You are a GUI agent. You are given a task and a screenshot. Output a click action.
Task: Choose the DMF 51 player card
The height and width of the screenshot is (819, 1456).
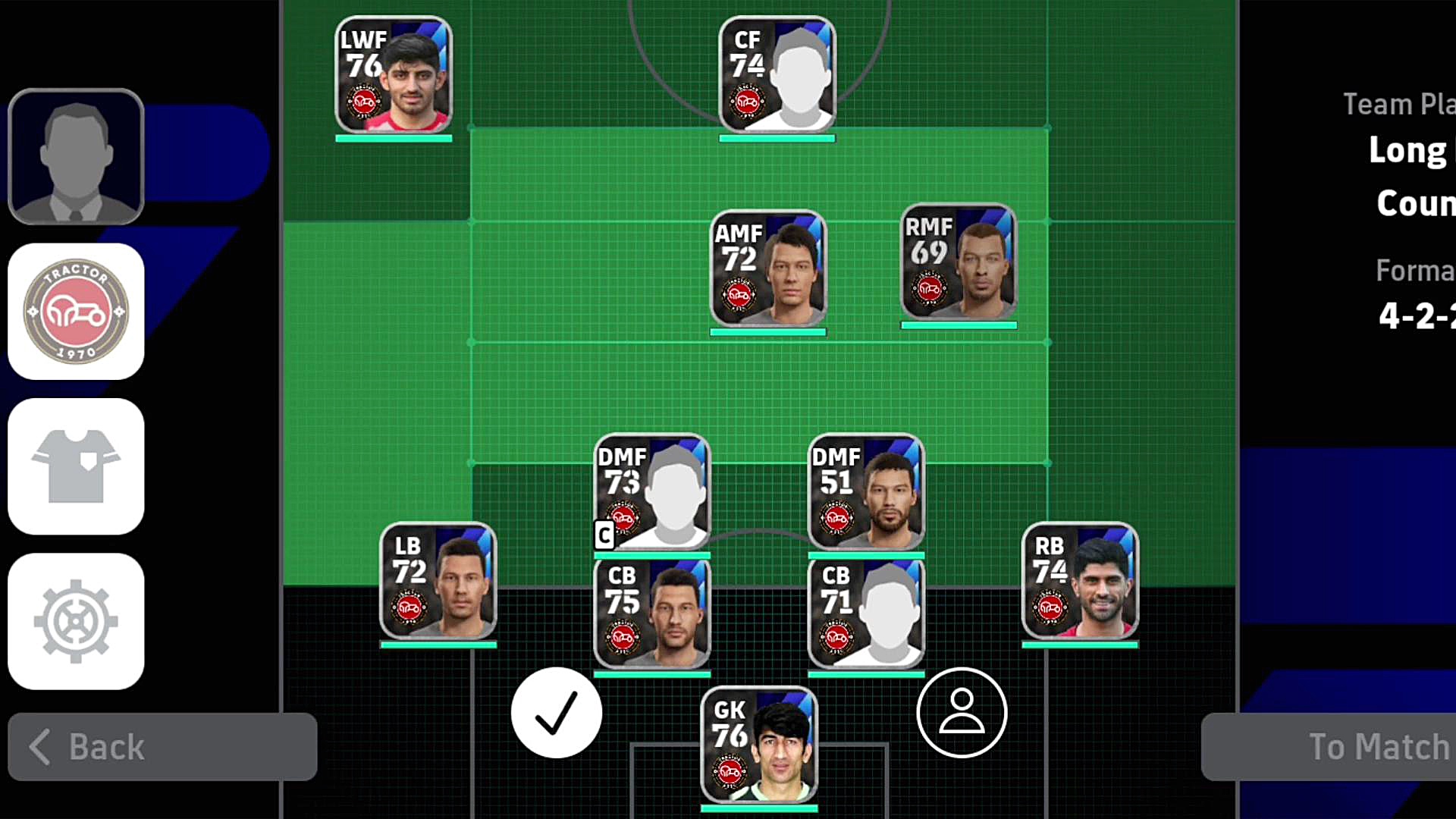tap(866, 491)
